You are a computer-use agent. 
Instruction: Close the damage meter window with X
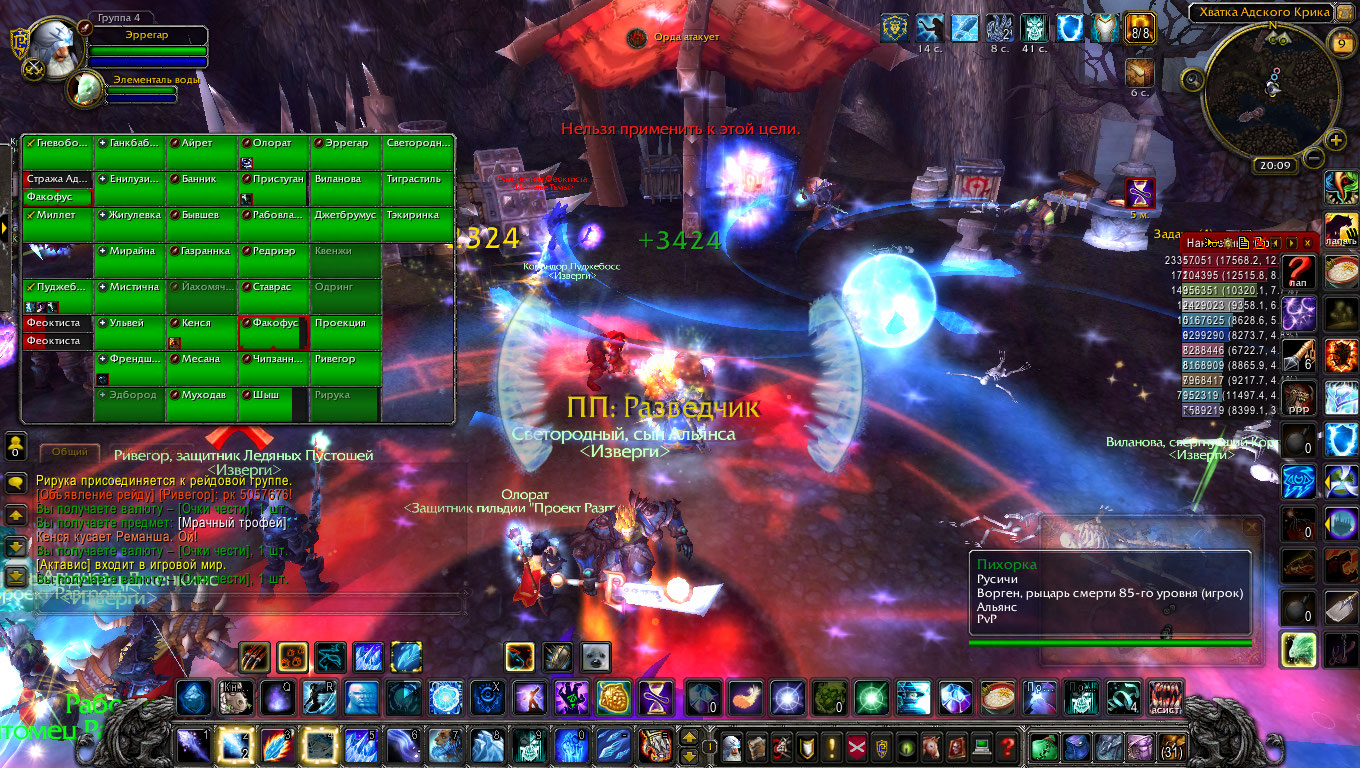(x=1307, y=243)
